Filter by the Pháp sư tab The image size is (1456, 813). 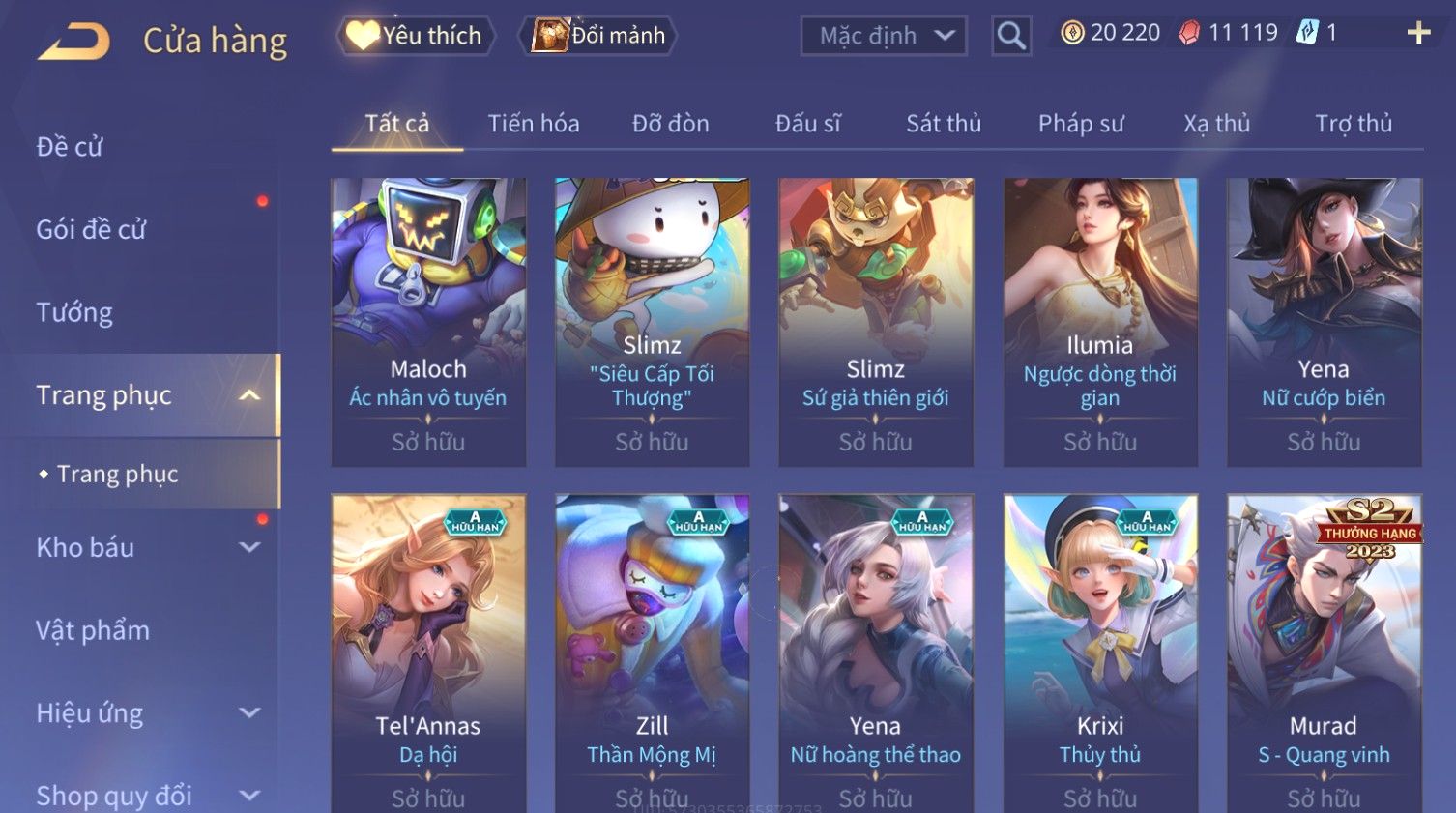[x=1081, y=124]
